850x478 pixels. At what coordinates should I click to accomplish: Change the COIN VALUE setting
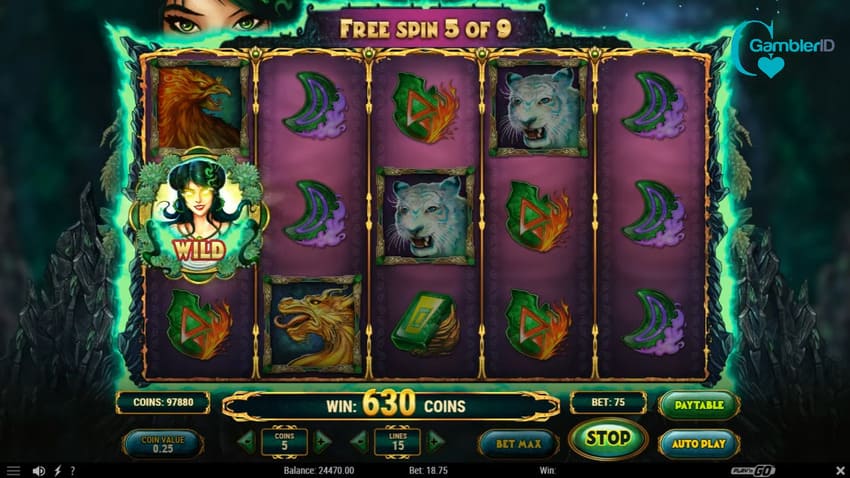(162, 443)
